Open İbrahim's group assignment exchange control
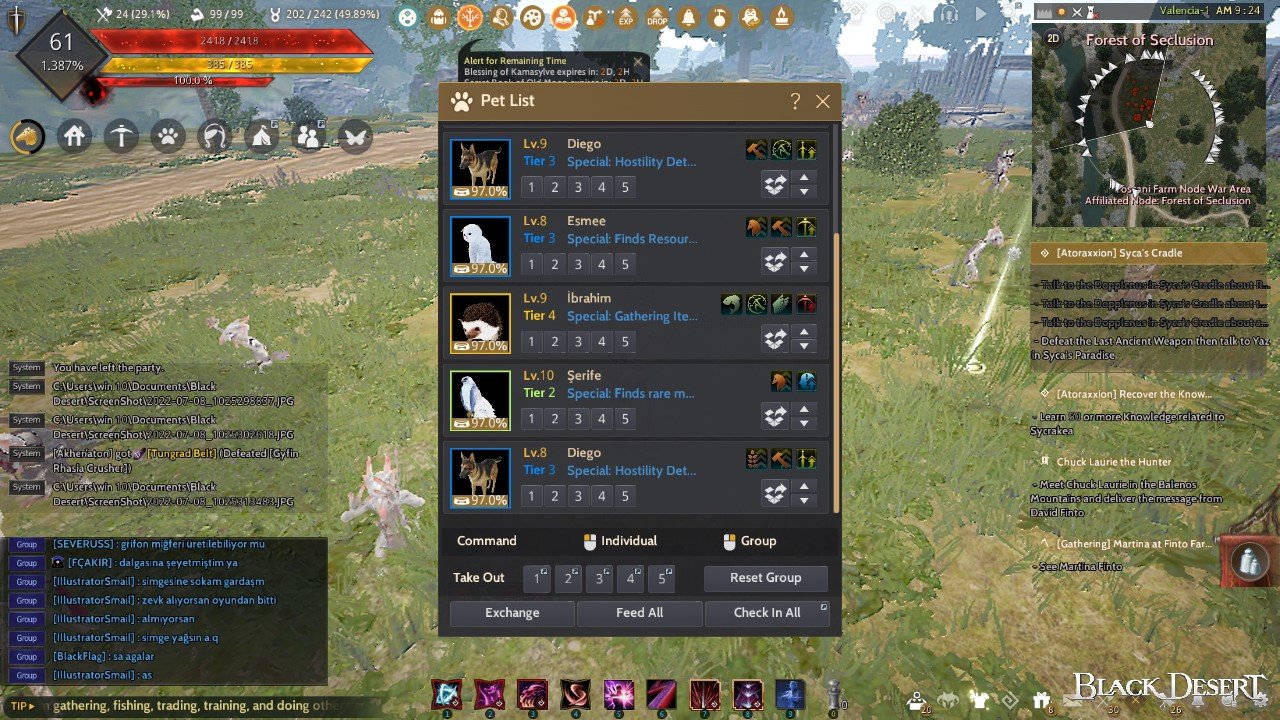 click(775, 339)
